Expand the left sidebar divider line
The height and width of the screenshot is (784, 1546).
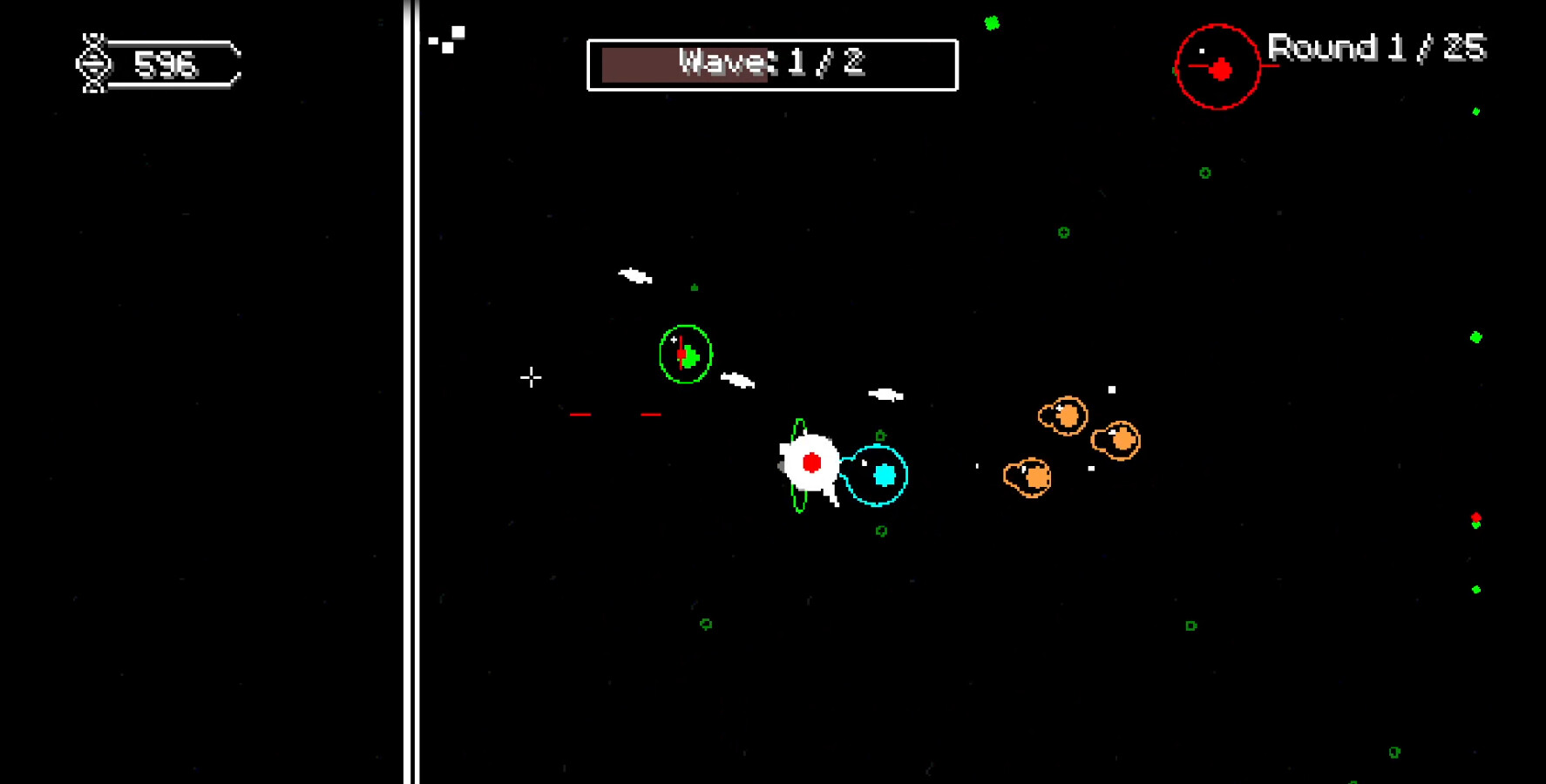(411, 392)
